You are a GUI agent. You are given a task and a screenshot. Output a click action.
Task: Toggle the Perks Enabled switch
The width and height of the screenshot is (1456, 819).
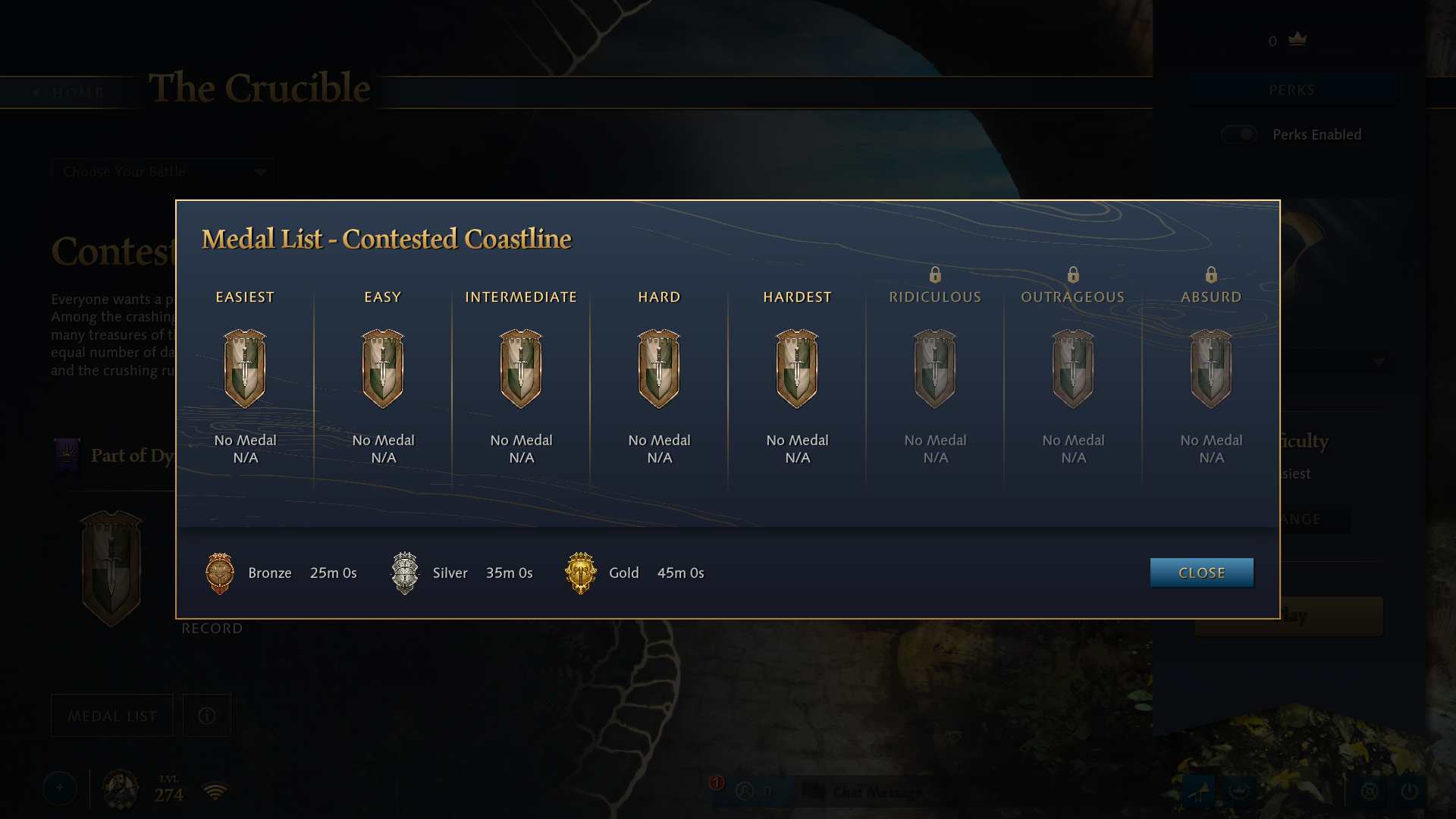point(1239,134)
